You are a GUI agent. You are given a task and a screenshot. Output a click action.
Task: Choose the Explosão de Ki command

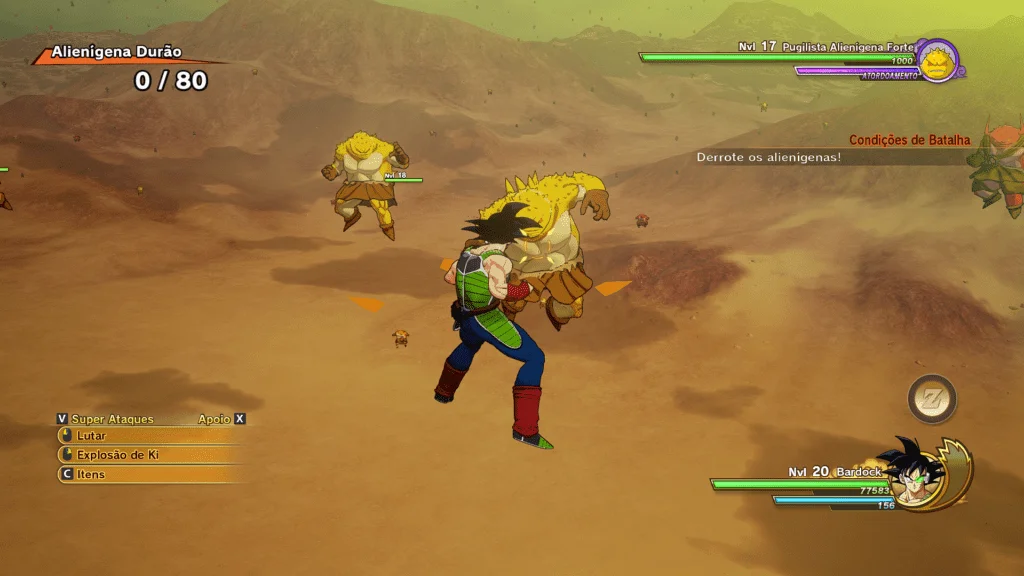(118, 455)
